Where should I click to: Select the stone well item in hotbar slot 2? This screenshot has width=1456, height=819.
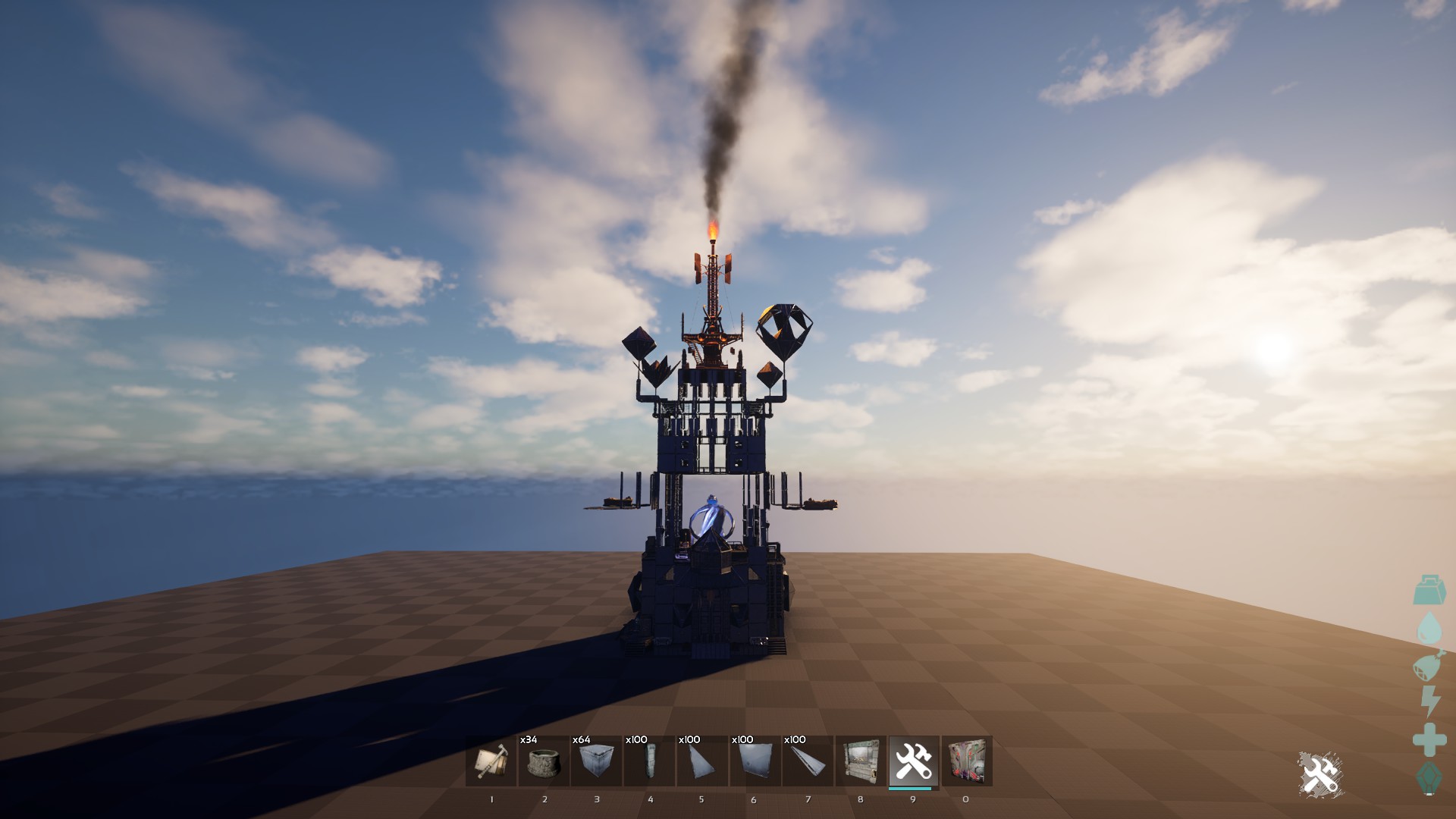(x=544, y=764)
